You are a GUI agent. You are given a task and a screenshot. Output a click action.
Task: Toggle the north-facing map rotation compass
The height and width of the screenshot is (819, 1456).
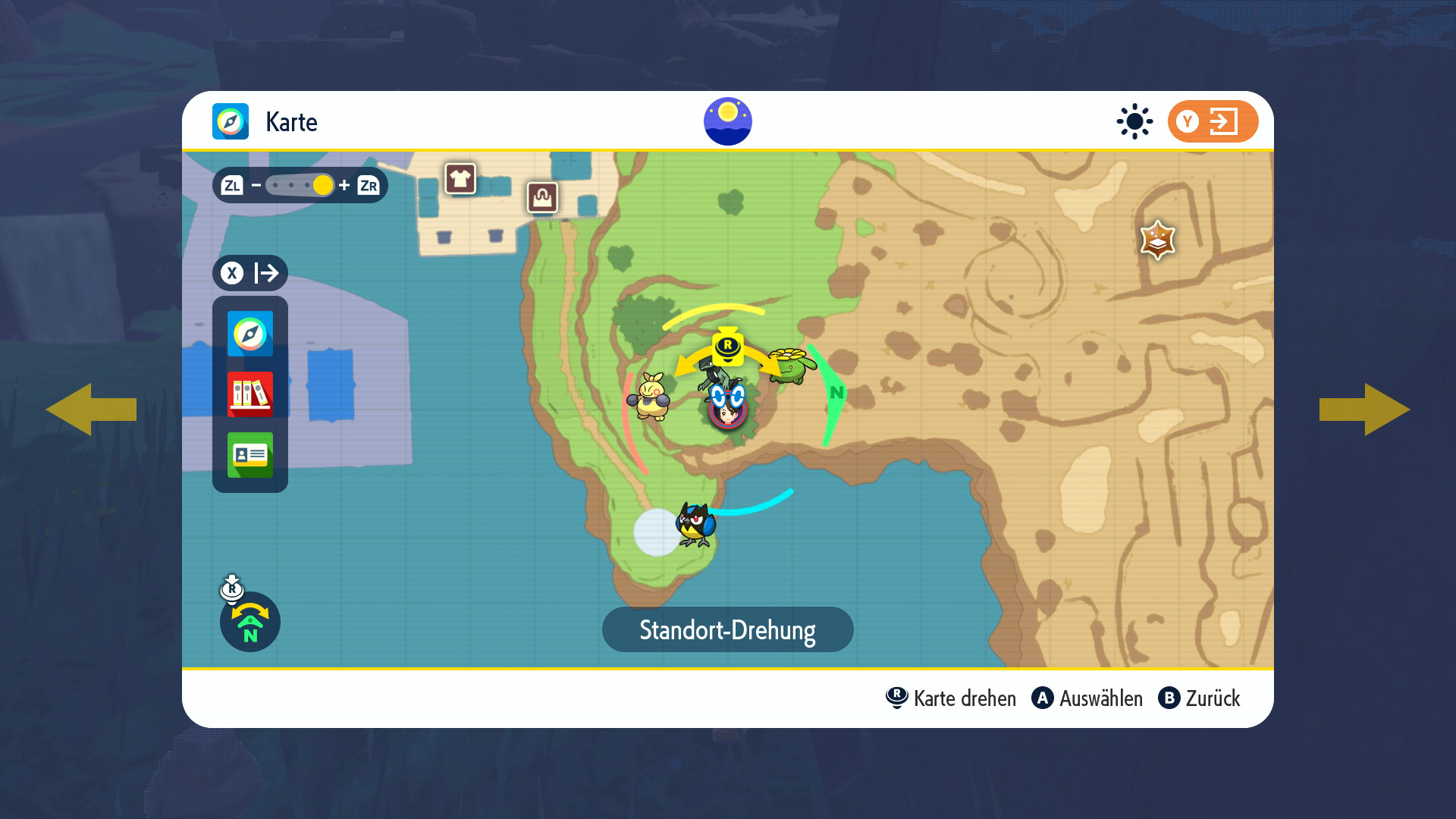(x=250, y=622)
